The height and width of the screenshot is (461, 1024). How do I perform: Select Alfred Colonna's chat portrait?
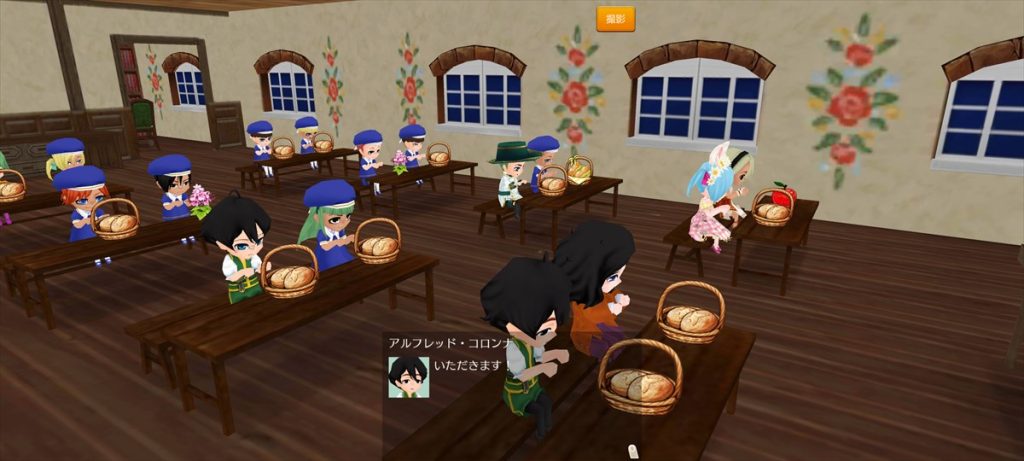pos(408,377)
